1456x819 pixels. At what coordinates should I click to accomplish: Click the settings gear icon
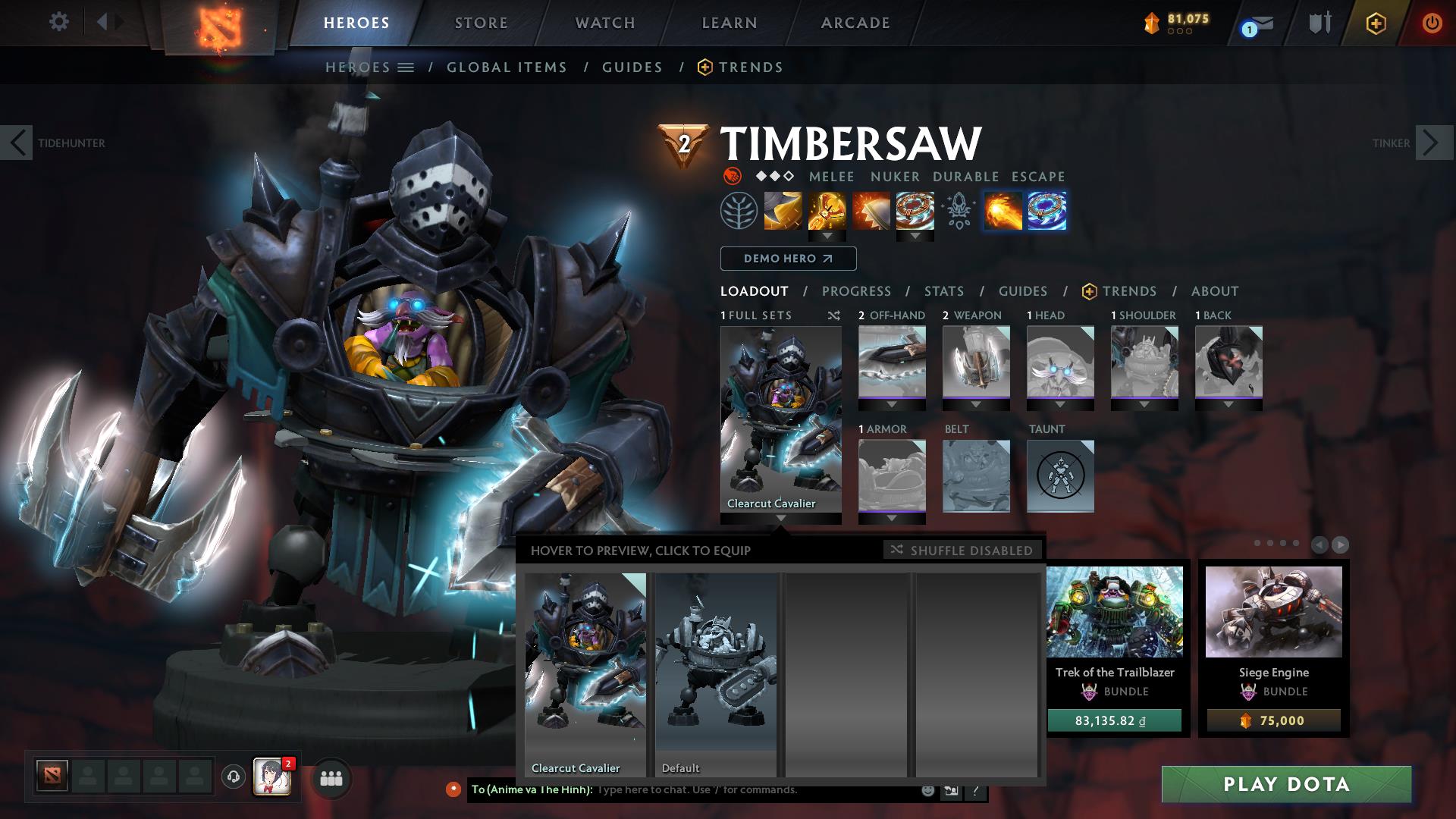(x=58, y=22)
